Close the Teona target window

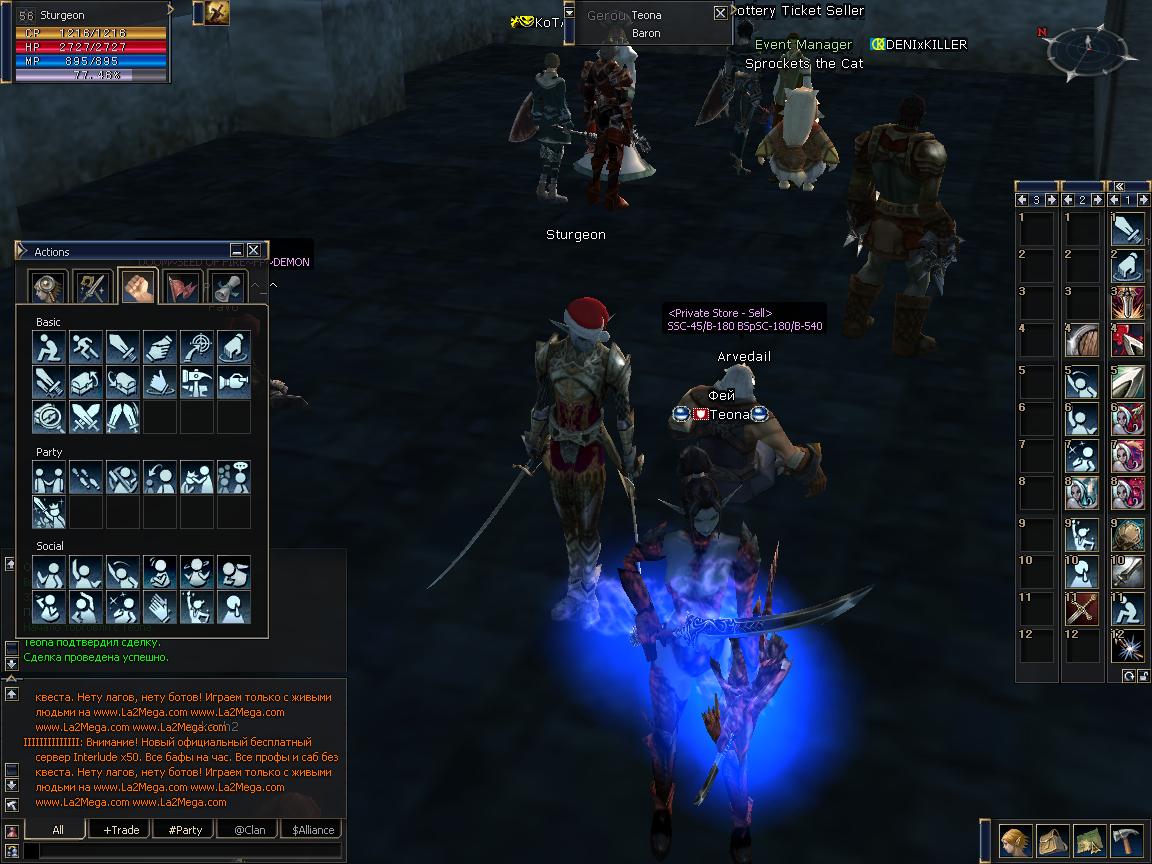coord(720,13)
